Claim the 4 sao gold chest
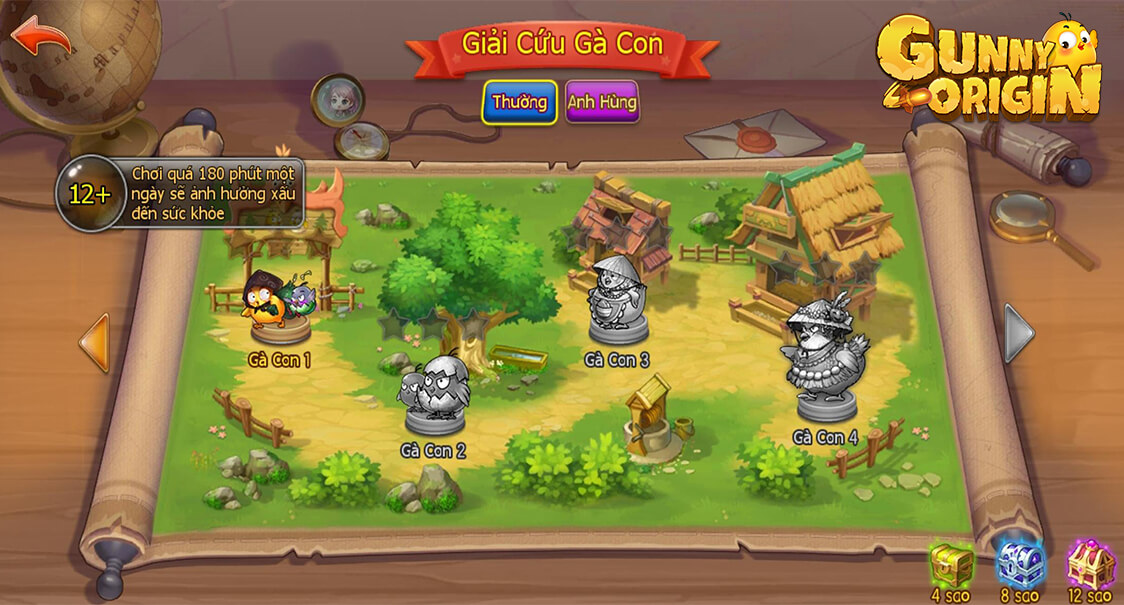This screenshot has height=605, width=1124. [x=950, y=566]
